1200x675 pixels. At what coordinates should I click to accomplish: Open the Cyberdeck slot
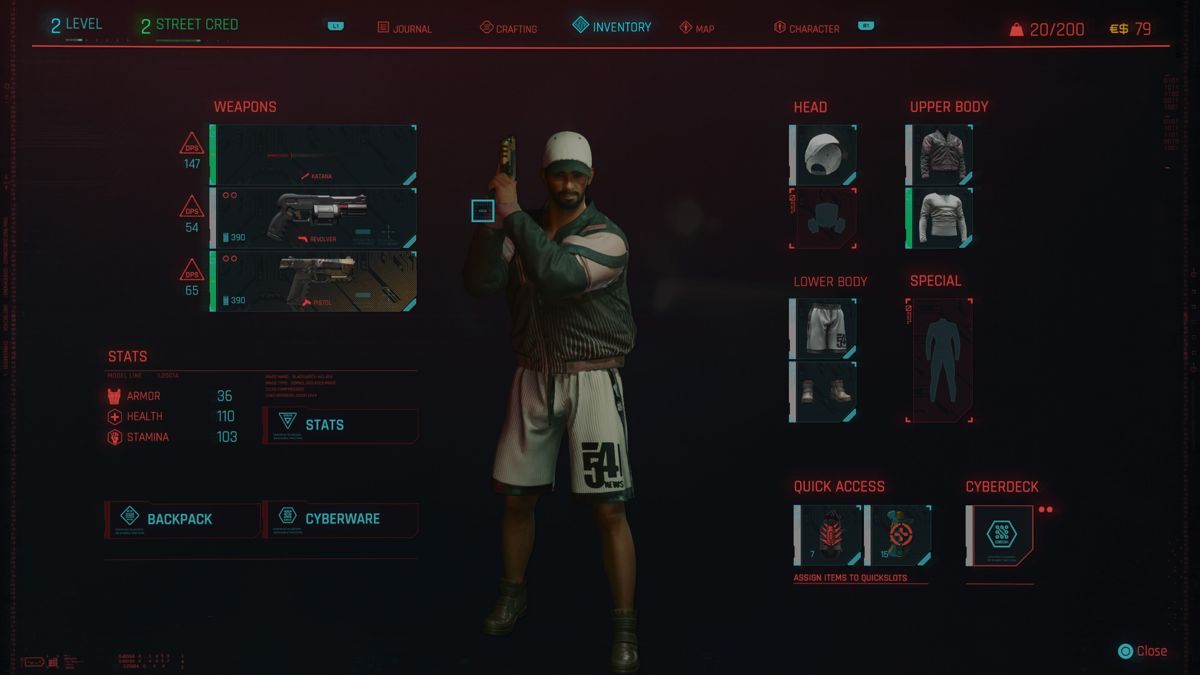tap(1000, 535)
